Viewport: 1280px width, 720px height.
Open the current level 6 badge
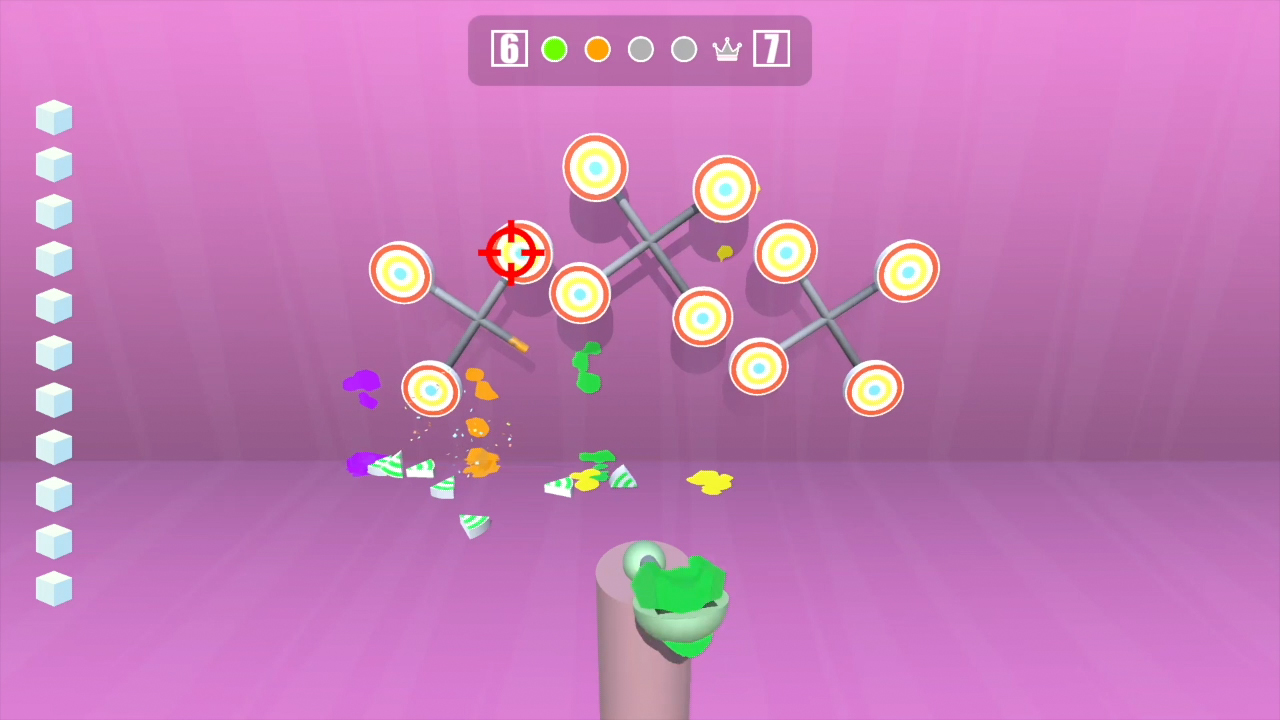[x=509, y=48]
